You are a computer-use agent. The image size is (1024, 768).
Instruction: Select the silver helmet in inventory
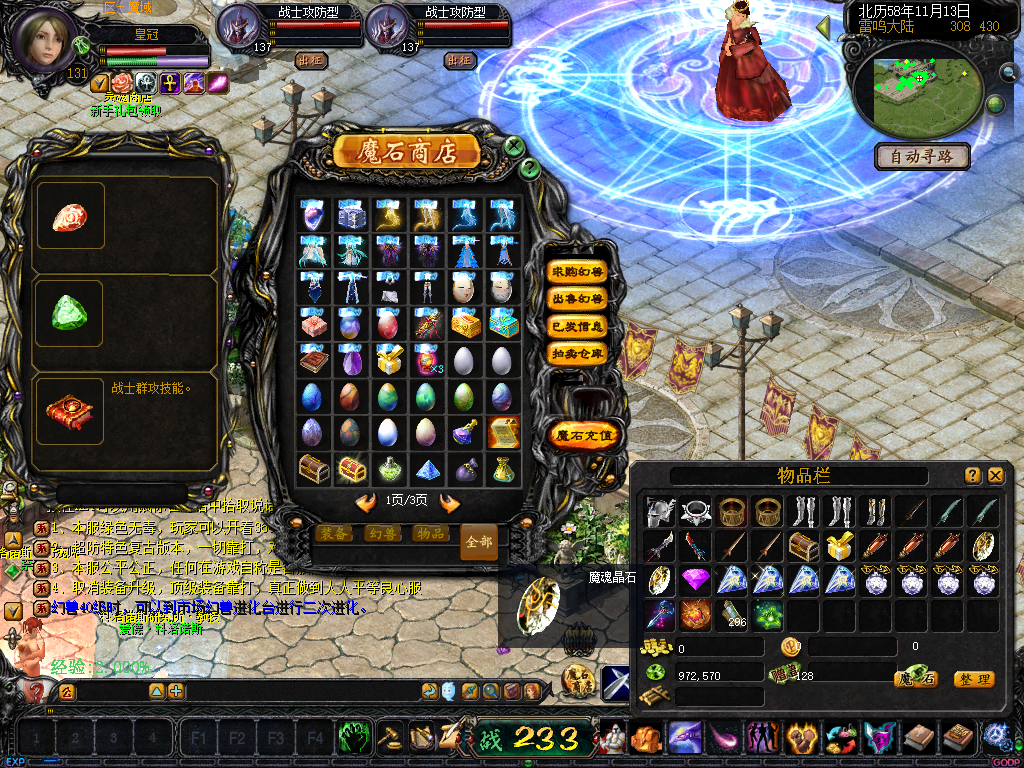[x=660, y=512]
